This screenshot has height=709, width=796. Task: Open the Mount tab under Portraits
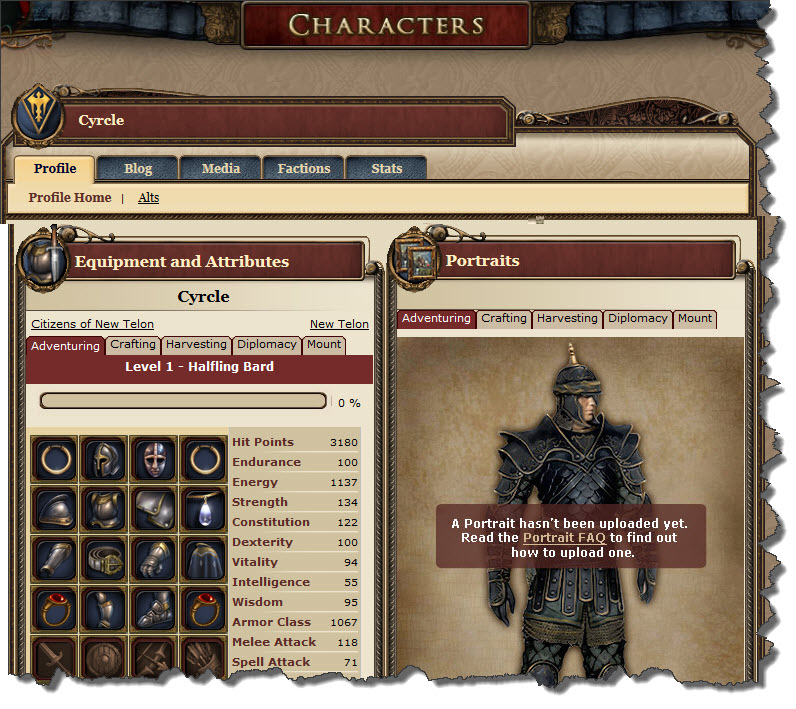tap(695, 318)
